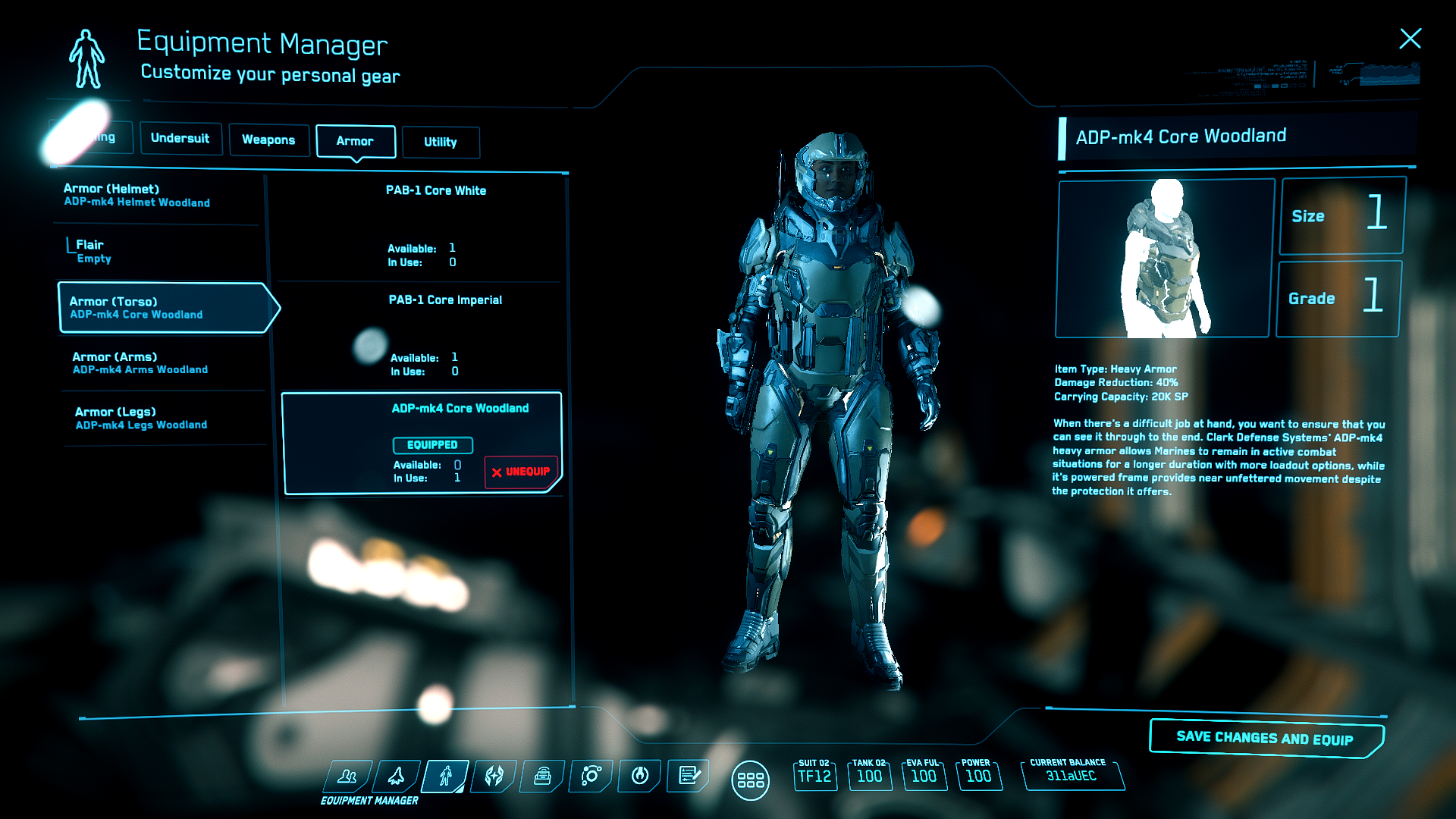Open the contract document app icon
The image size is (1456, 819).
689,777
